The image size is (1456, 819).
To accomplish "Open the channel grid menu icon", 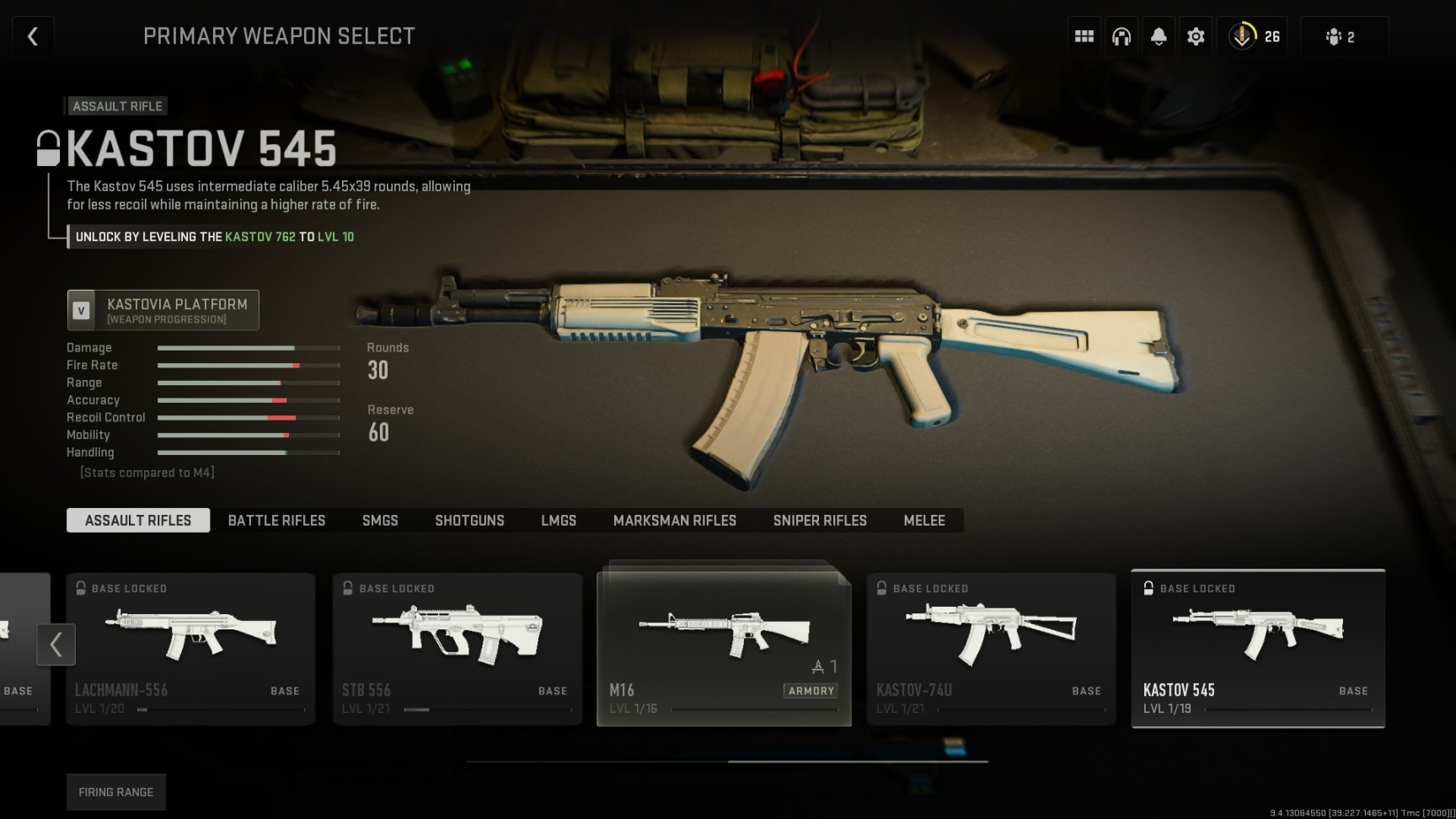I will pyautogui.click(x=1084, y=35).
